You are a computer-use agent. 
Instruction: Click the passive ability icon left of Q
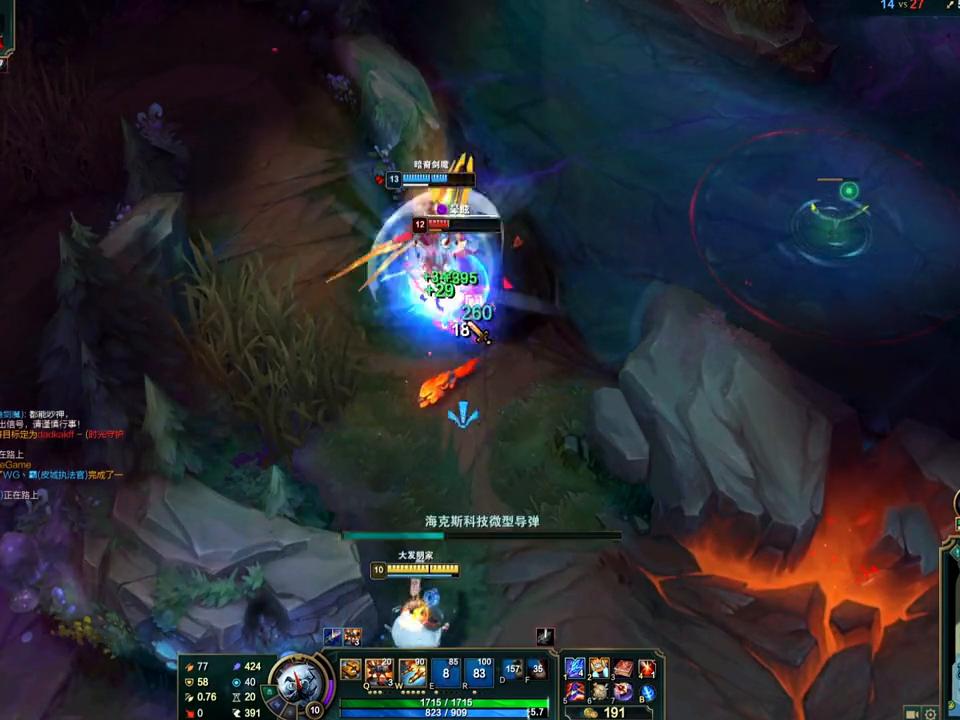(350, 669)
